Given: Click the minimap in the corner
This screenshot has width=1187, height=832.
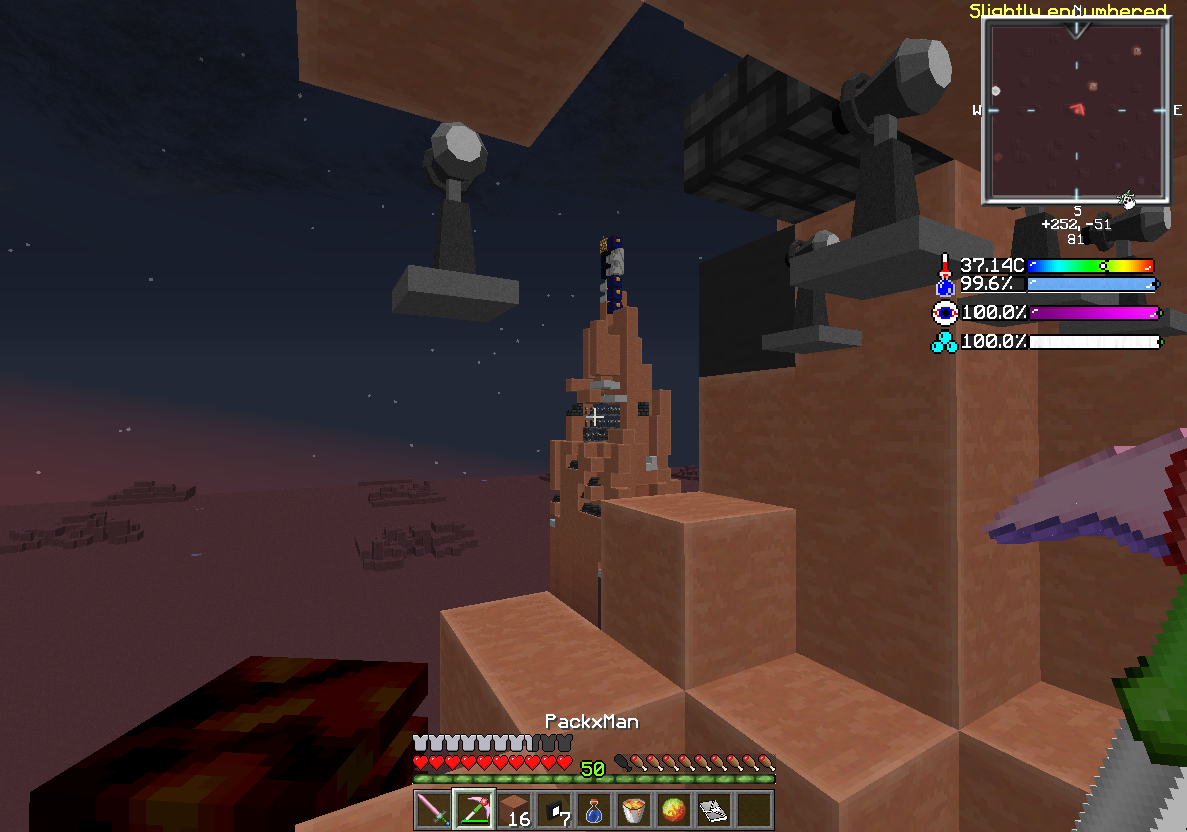Looking at the screenshot, I should pyautogui.click(x=1076, y=110).
